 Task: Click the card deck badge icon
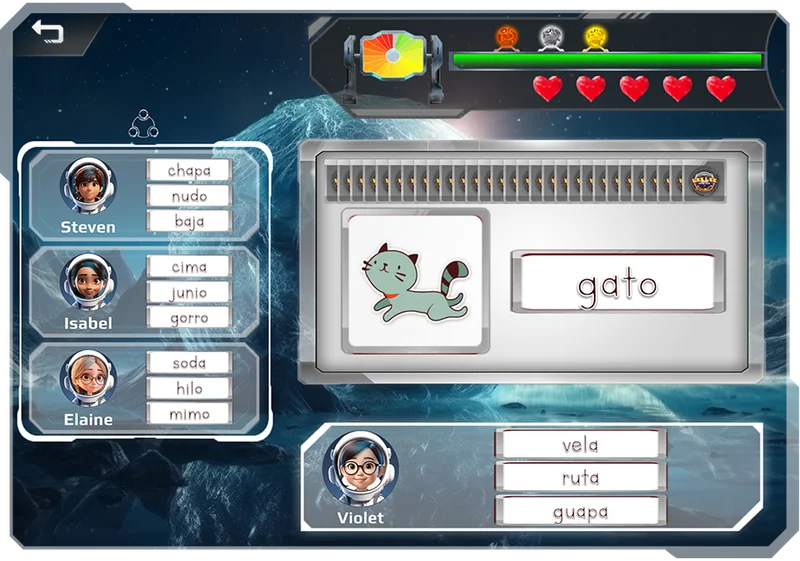point(707,181)
